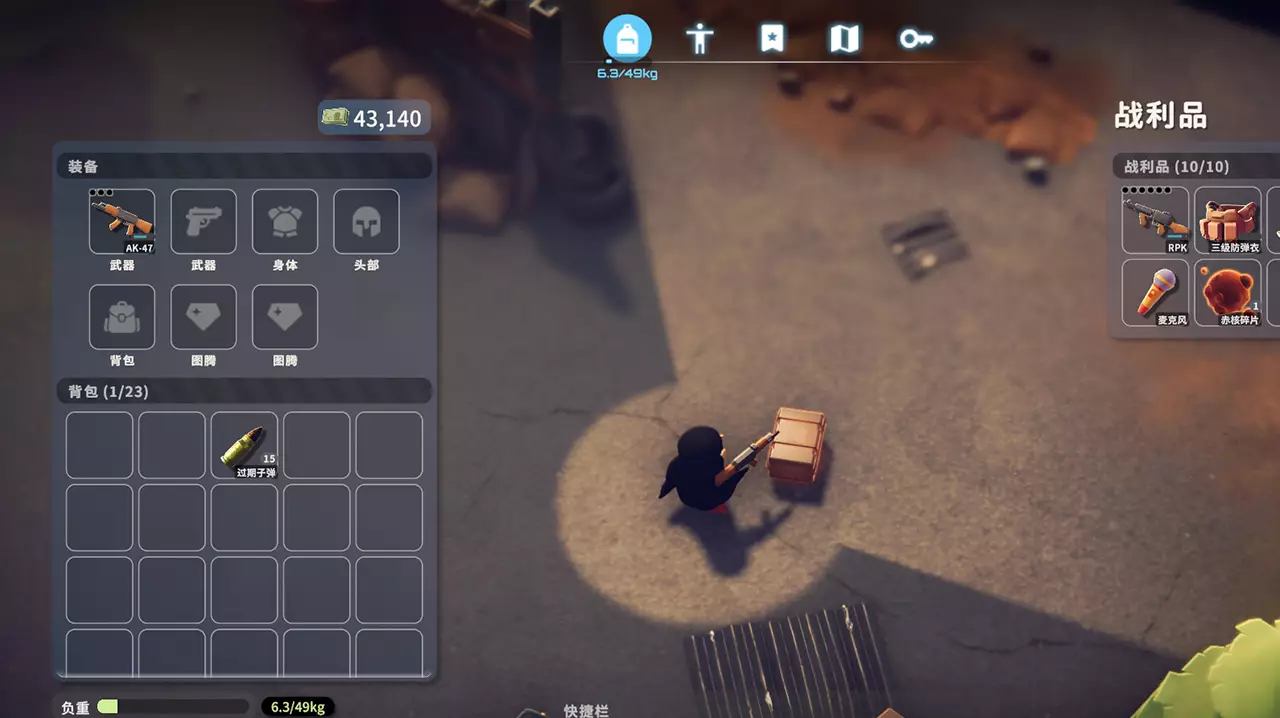The image size is (1280, 718).
Task: Grab the microphone loot item
Action: coord(1155,292)
